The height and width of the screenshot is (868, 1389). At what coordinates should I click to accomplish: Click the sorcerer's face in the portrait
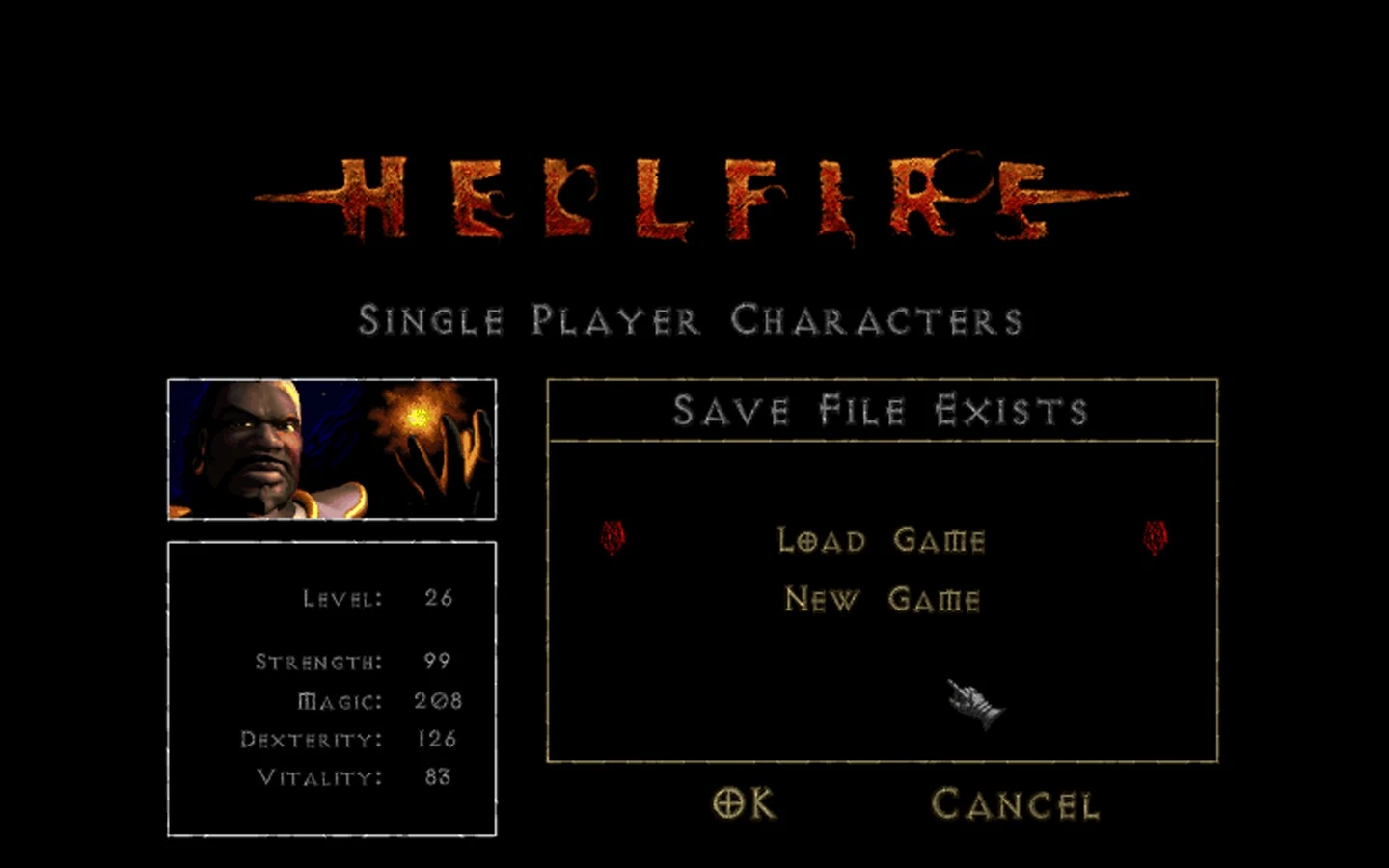coord(253,444)
